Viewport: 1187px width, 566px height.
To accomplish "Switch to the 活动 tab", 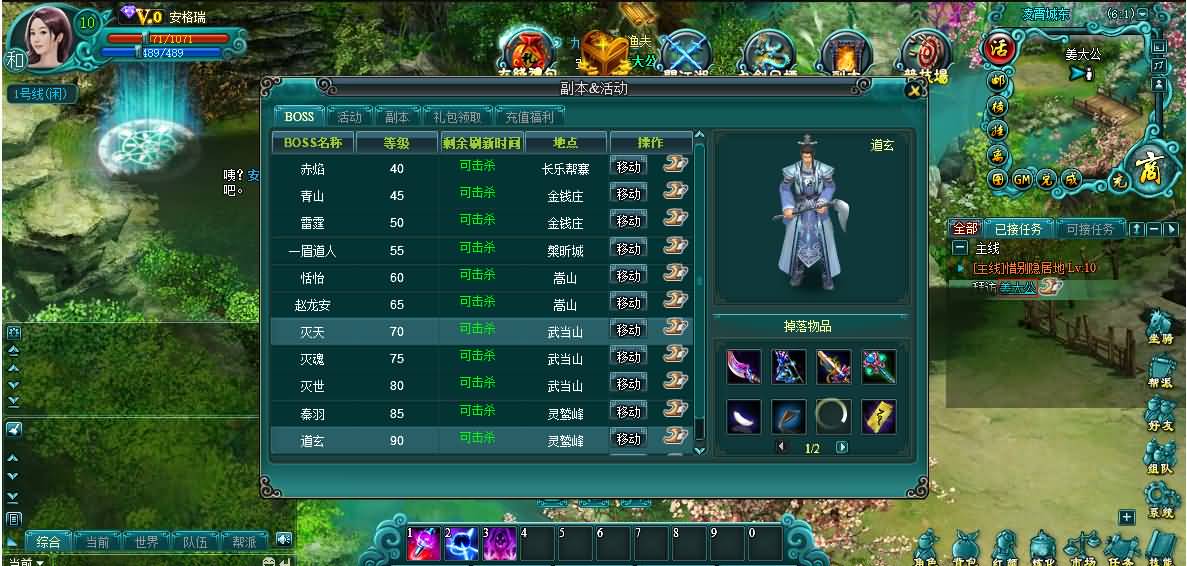I will (x=349, y=117).
